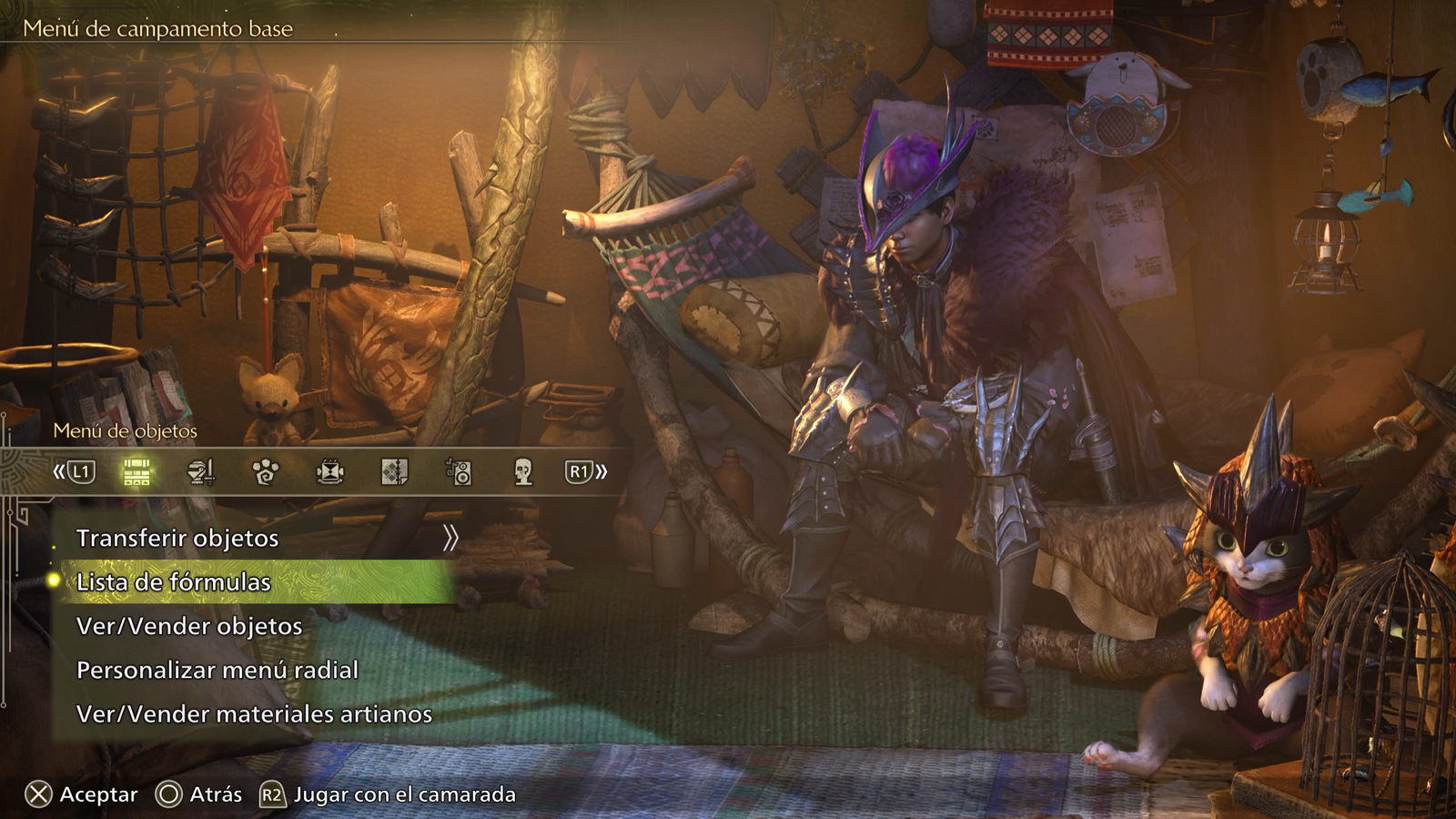Open the head bust appearance tab

(x=523, y=471)
